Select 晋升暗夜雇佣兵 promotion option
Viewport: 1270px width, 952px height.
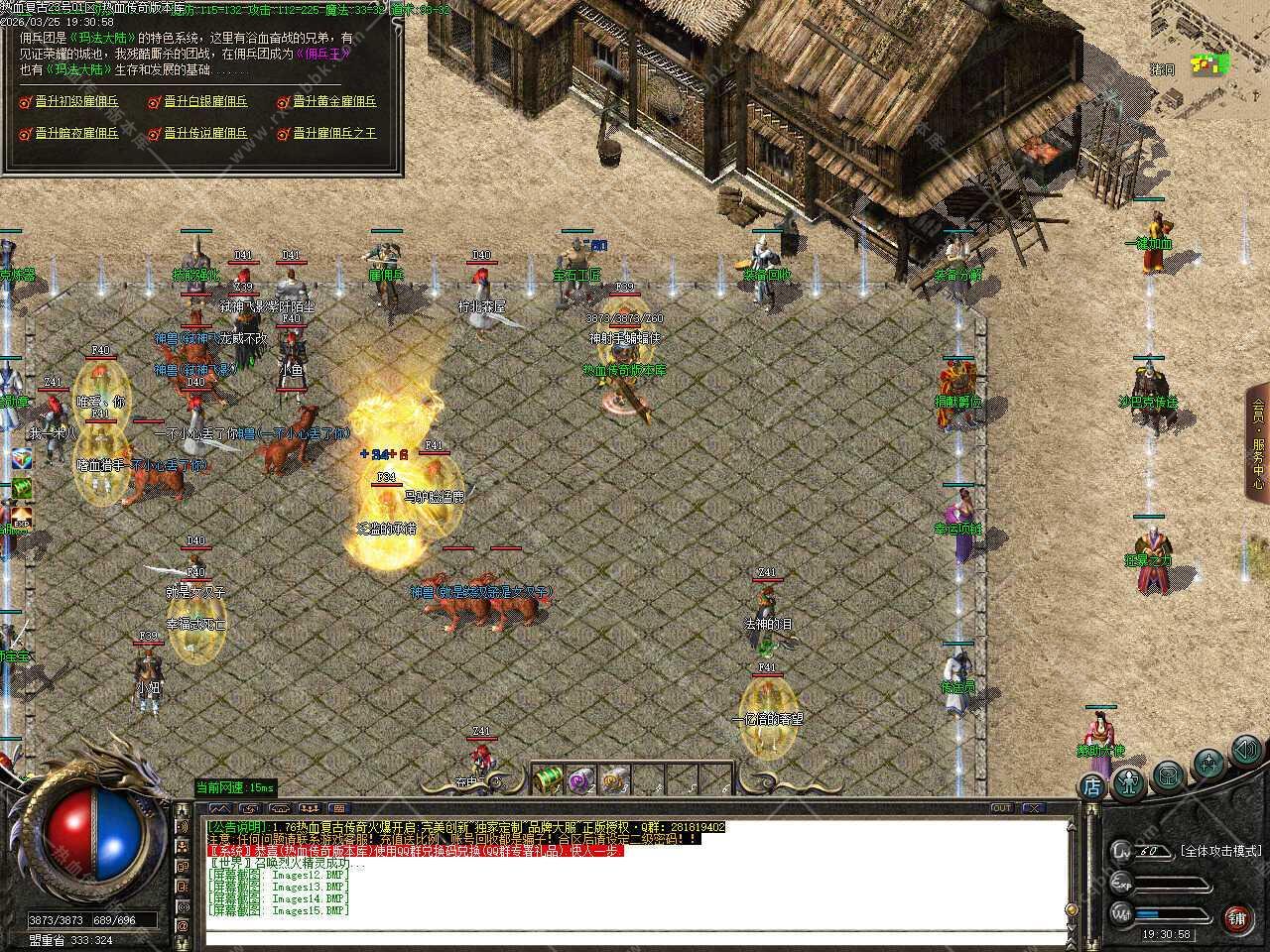tap(76, 133)
